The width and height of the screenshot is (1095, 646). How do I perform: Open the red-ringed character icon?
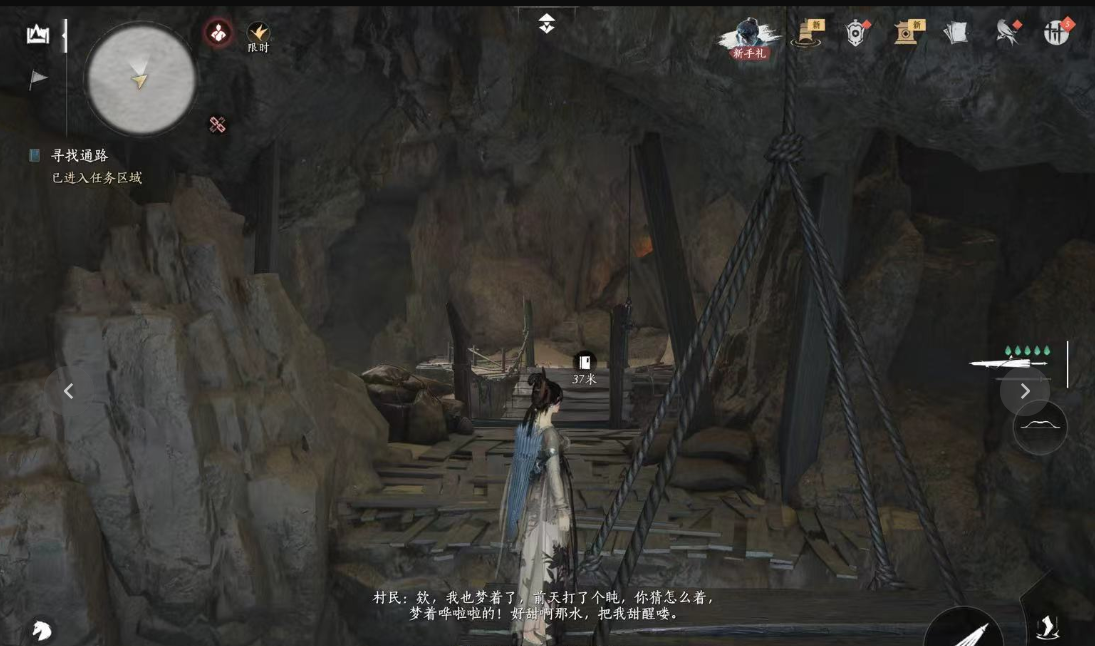tap(218, 33)
